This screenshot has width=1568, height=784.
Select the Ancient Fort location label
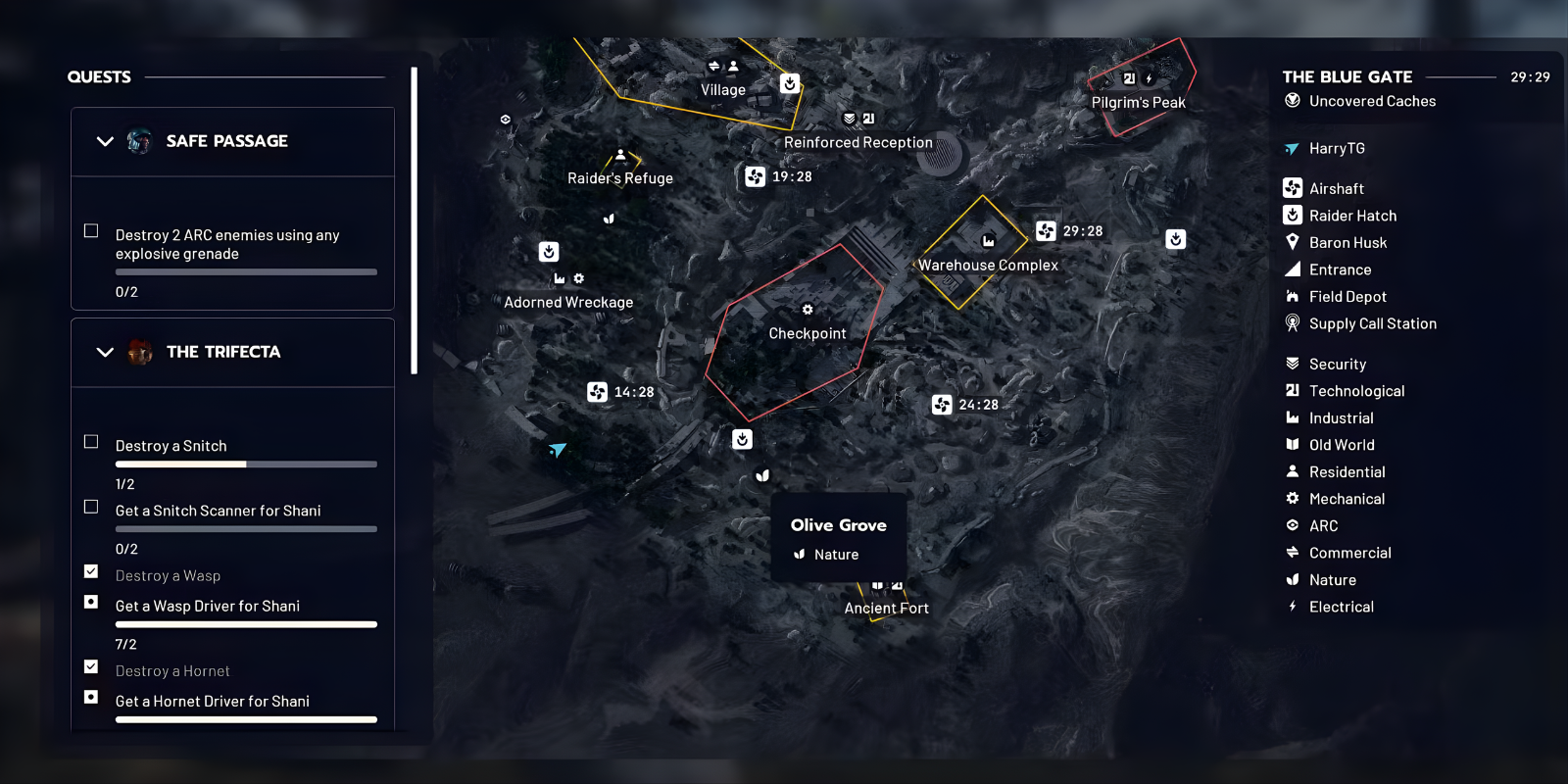click(885, 608)
